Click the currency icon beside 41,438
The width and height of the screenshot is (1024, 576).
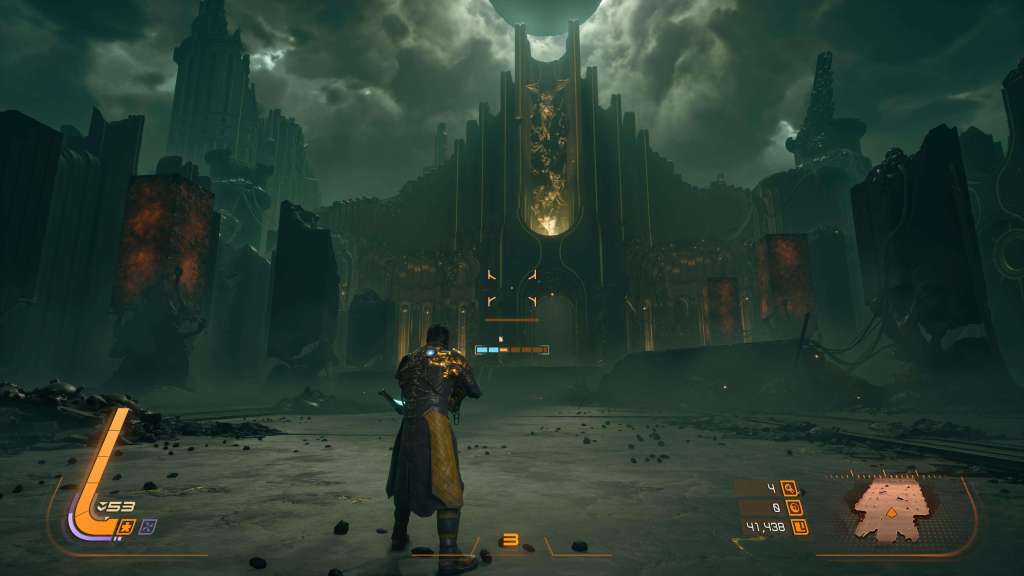(x=799, y=527)
